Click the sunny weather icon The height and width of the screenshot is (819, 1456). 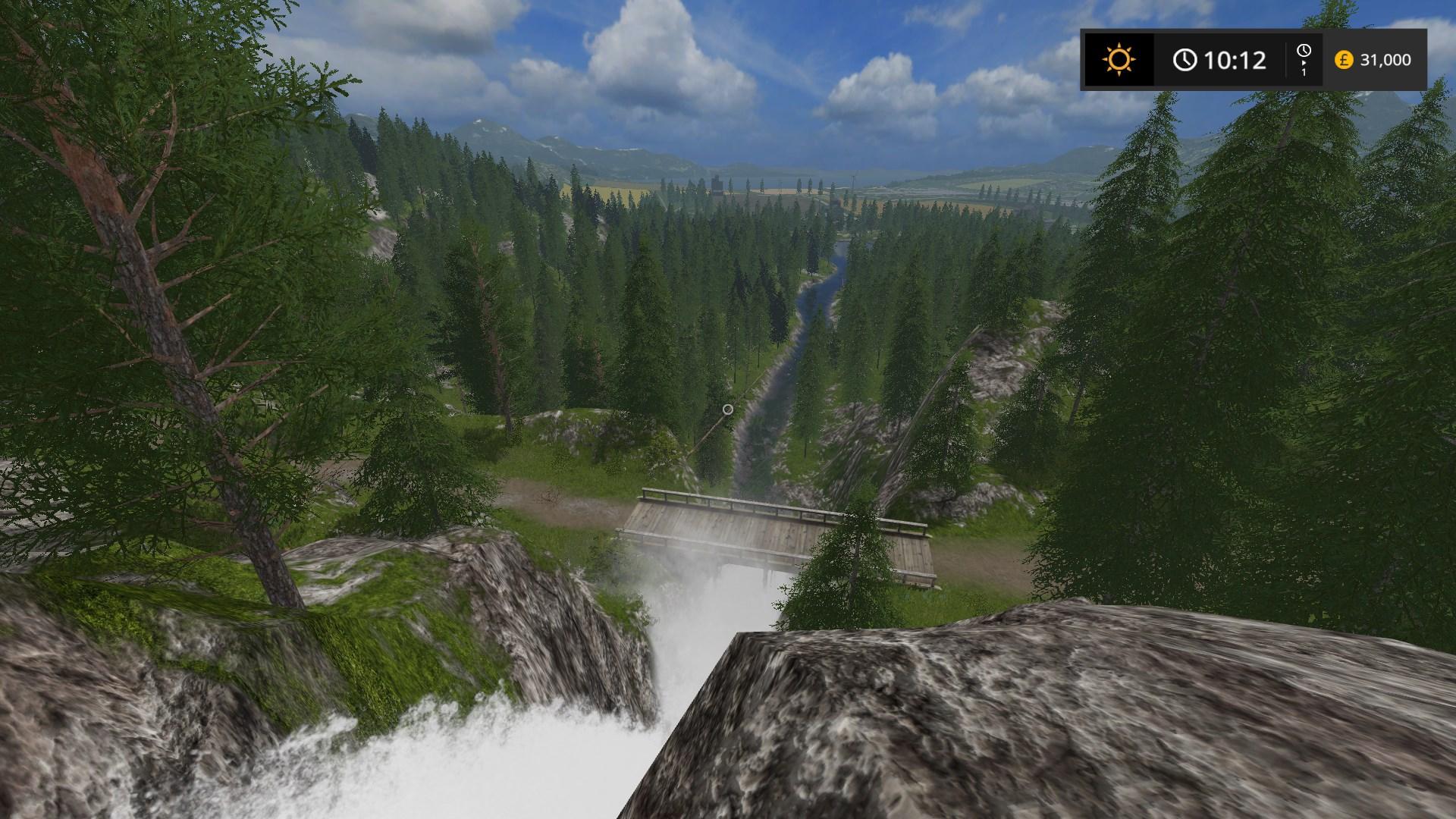coord(1119,60)
